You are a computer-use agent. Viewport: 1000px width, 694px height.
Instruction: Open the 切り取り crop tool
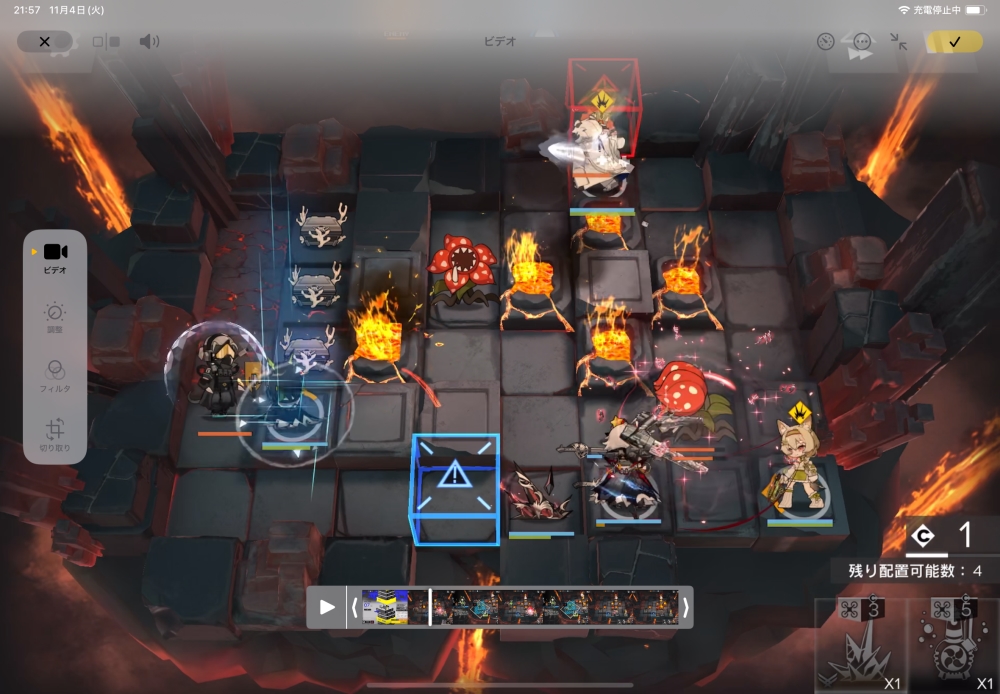pyautogui.click(x=55, y=435)
